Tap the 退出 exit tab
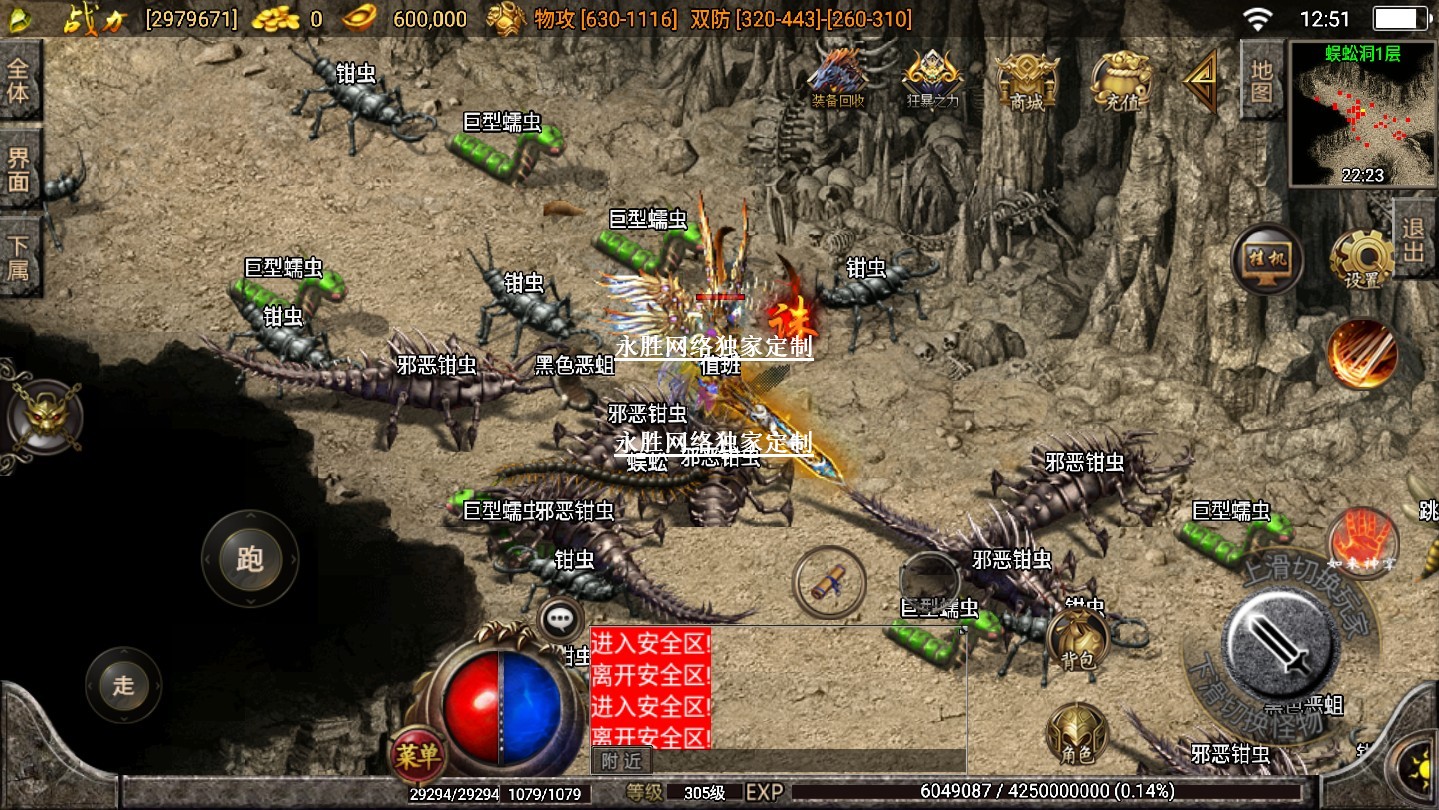The width and height of the screenshot is (1439, 810). (x=1414, y=239)
